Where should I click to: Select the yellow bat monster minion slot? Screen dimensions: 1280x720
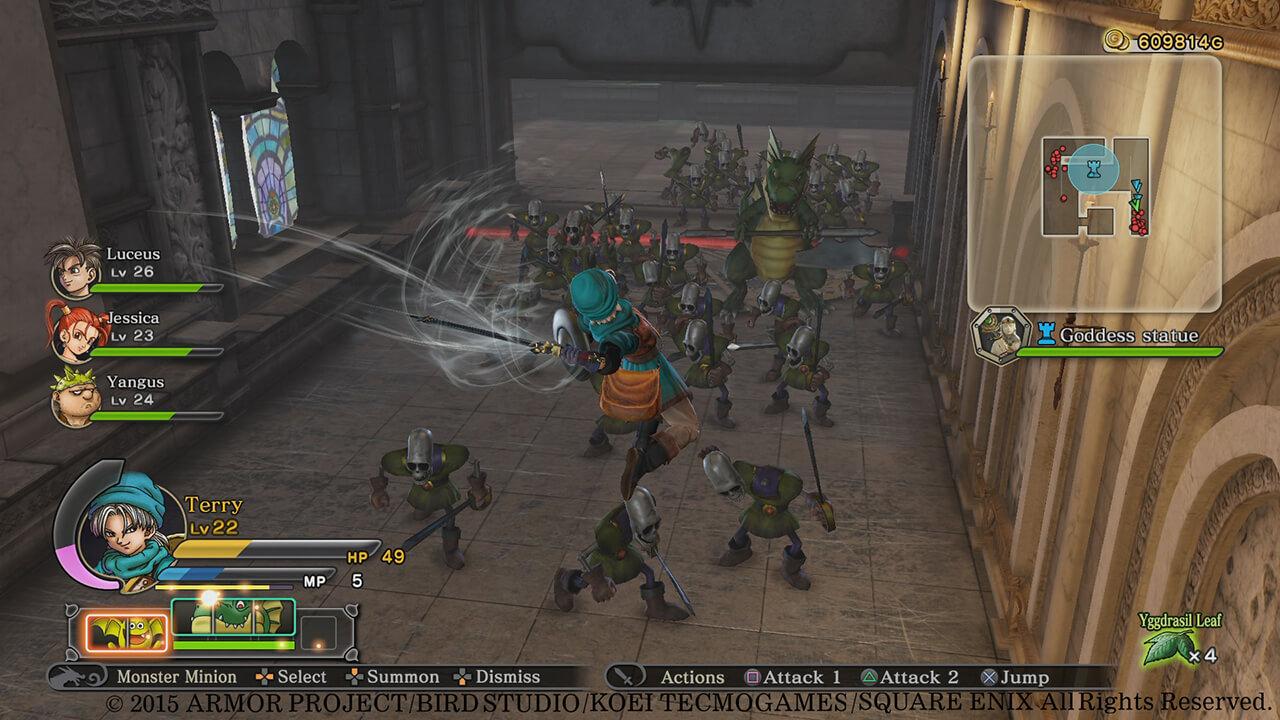(x=126, y=631)
